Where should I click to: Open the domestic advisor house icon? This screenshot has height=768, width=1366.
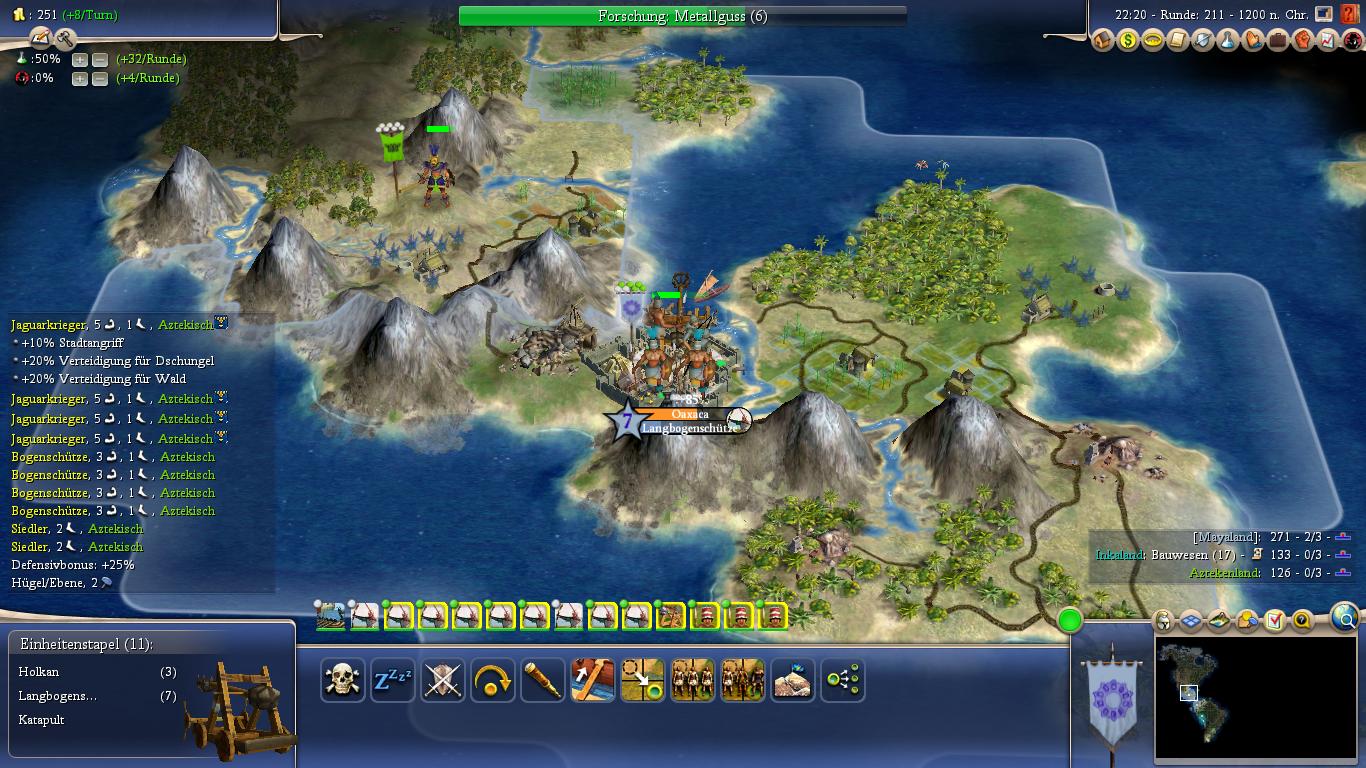[1103, 41]
